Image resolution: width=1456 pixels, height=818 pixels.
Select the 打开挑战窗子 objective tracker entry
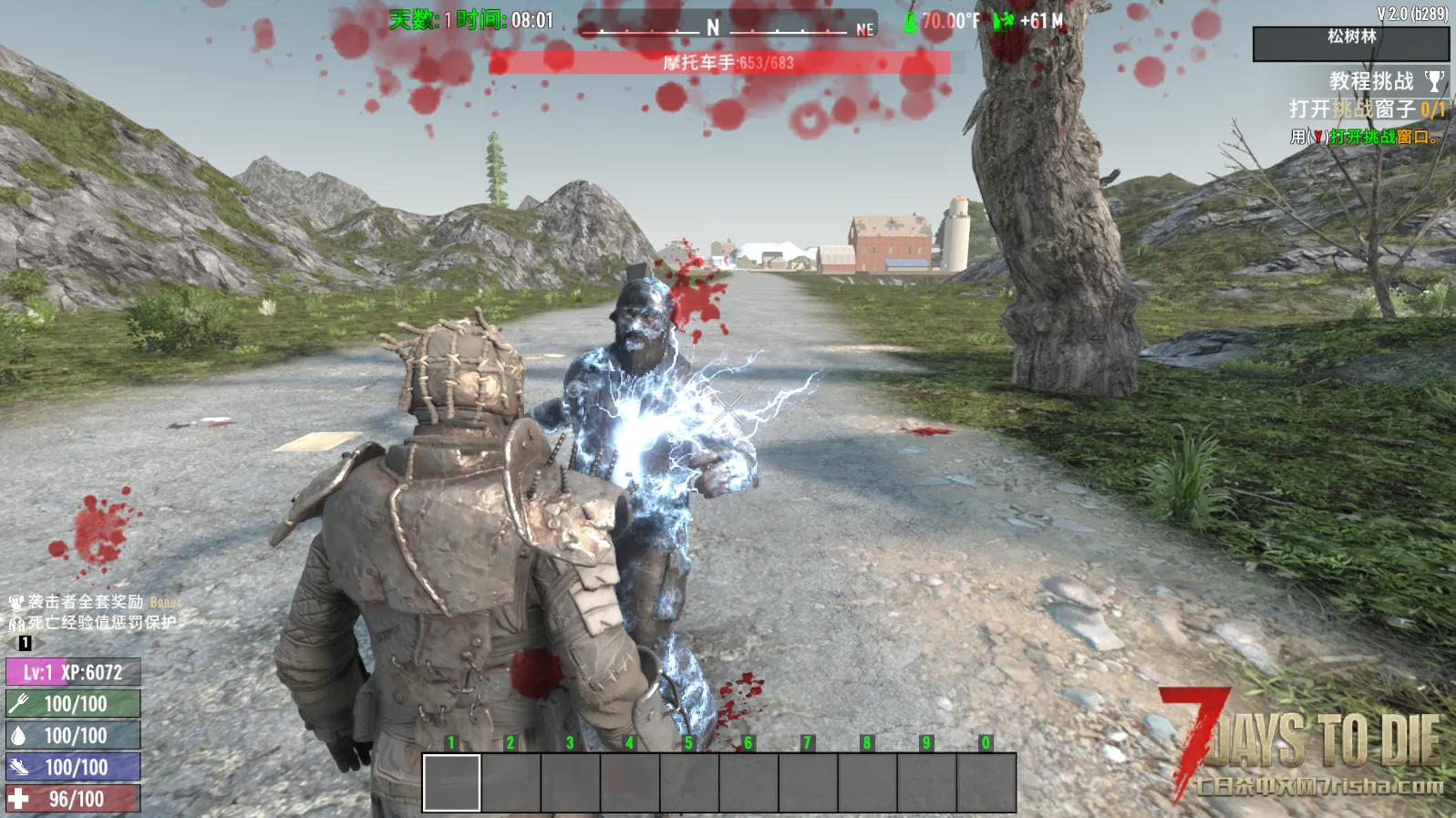coord(1366,109)
